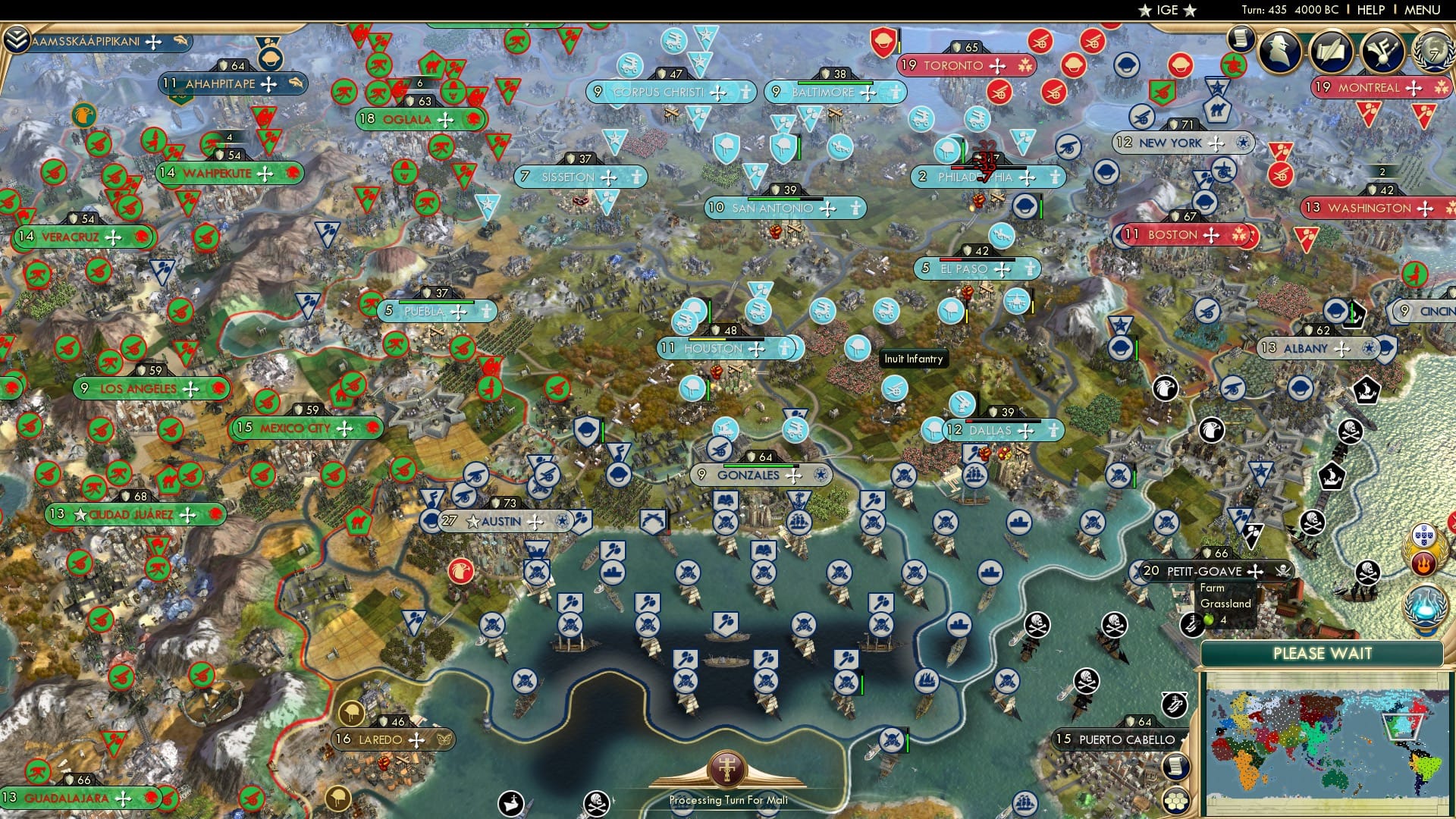Open the Diplomacy overview quill-and-scroll icon
Viewport: 1456px width, 819px height.
(1333, 50)
